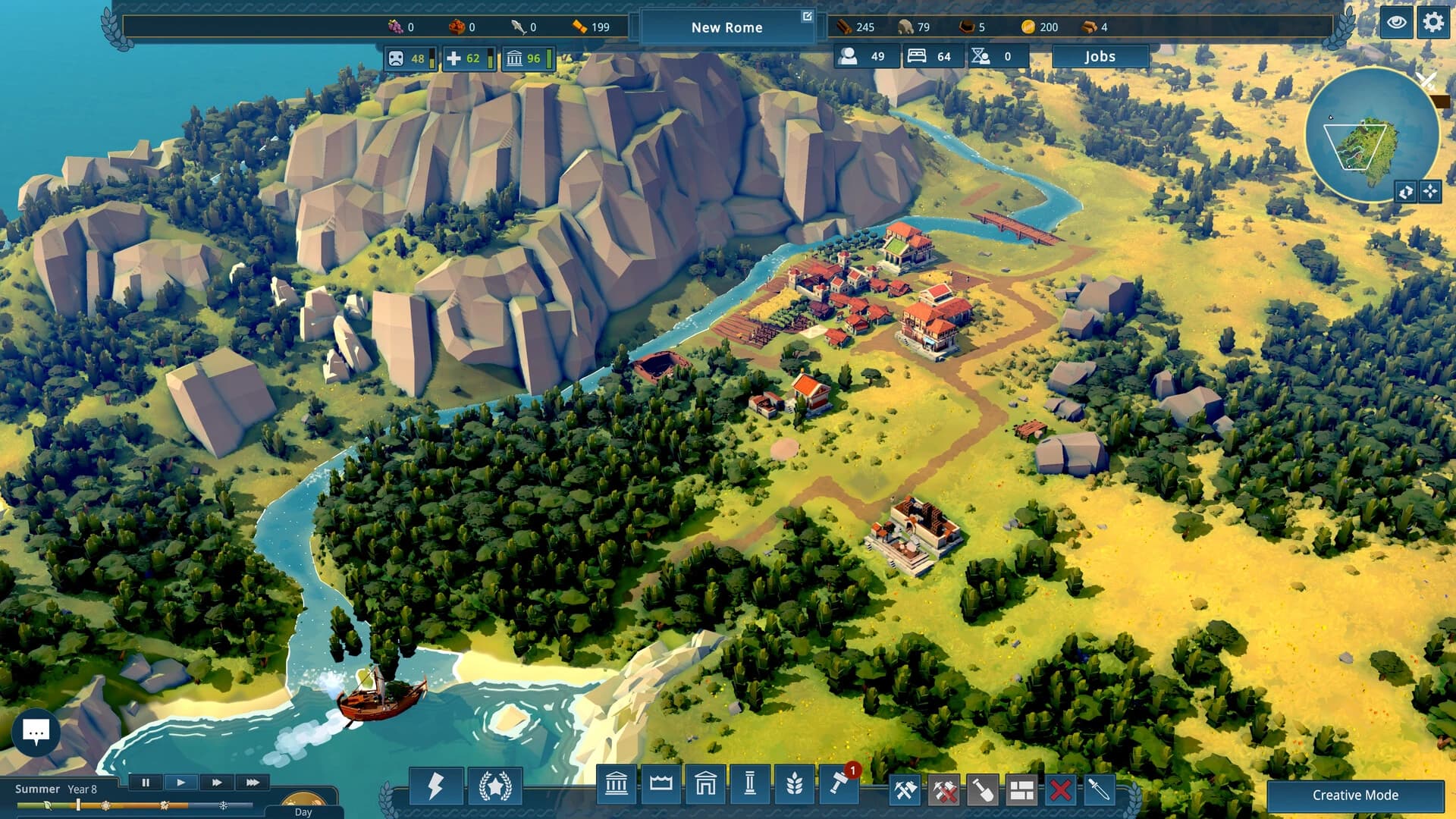
Task: Select the shovel terraforming tool
Action: [x=984, y=789]
